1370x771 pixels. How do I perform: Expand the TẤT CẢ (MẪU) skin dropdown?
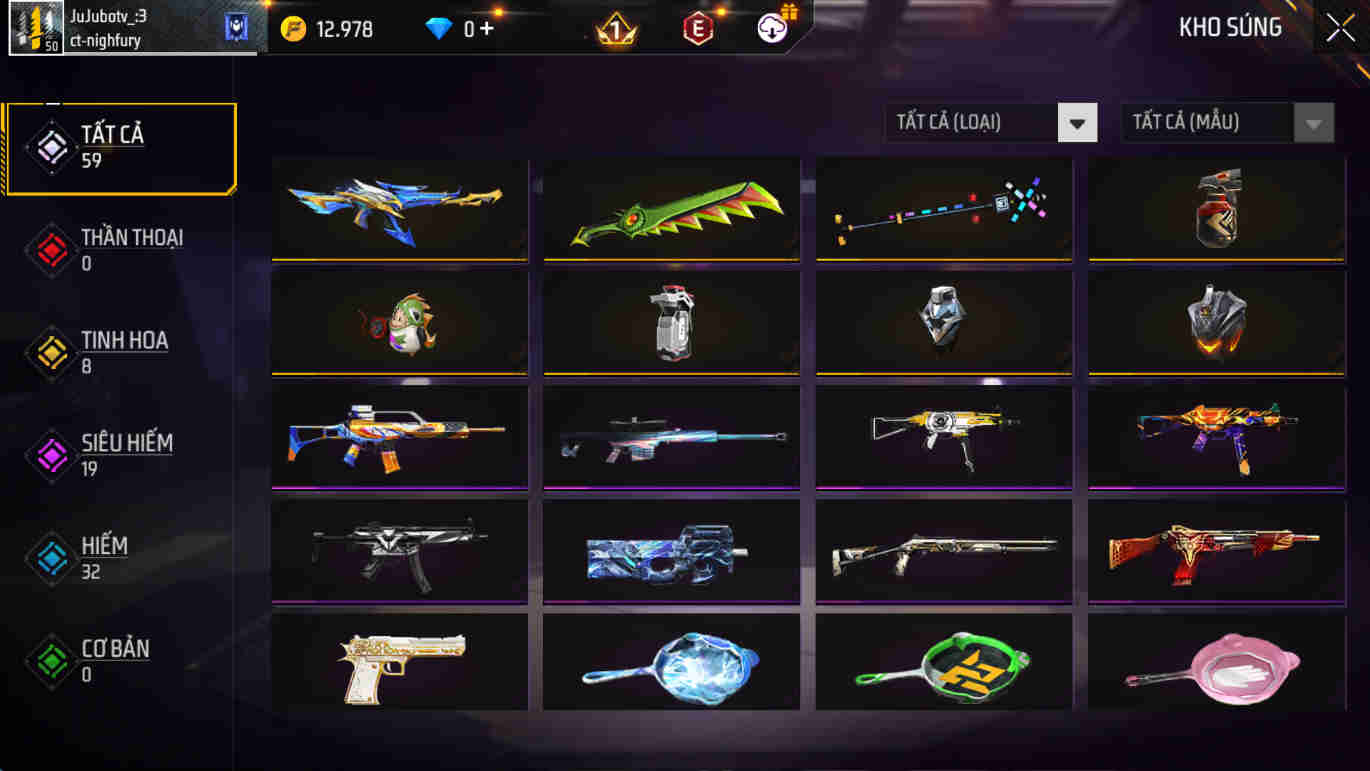tap(1210, 122)
